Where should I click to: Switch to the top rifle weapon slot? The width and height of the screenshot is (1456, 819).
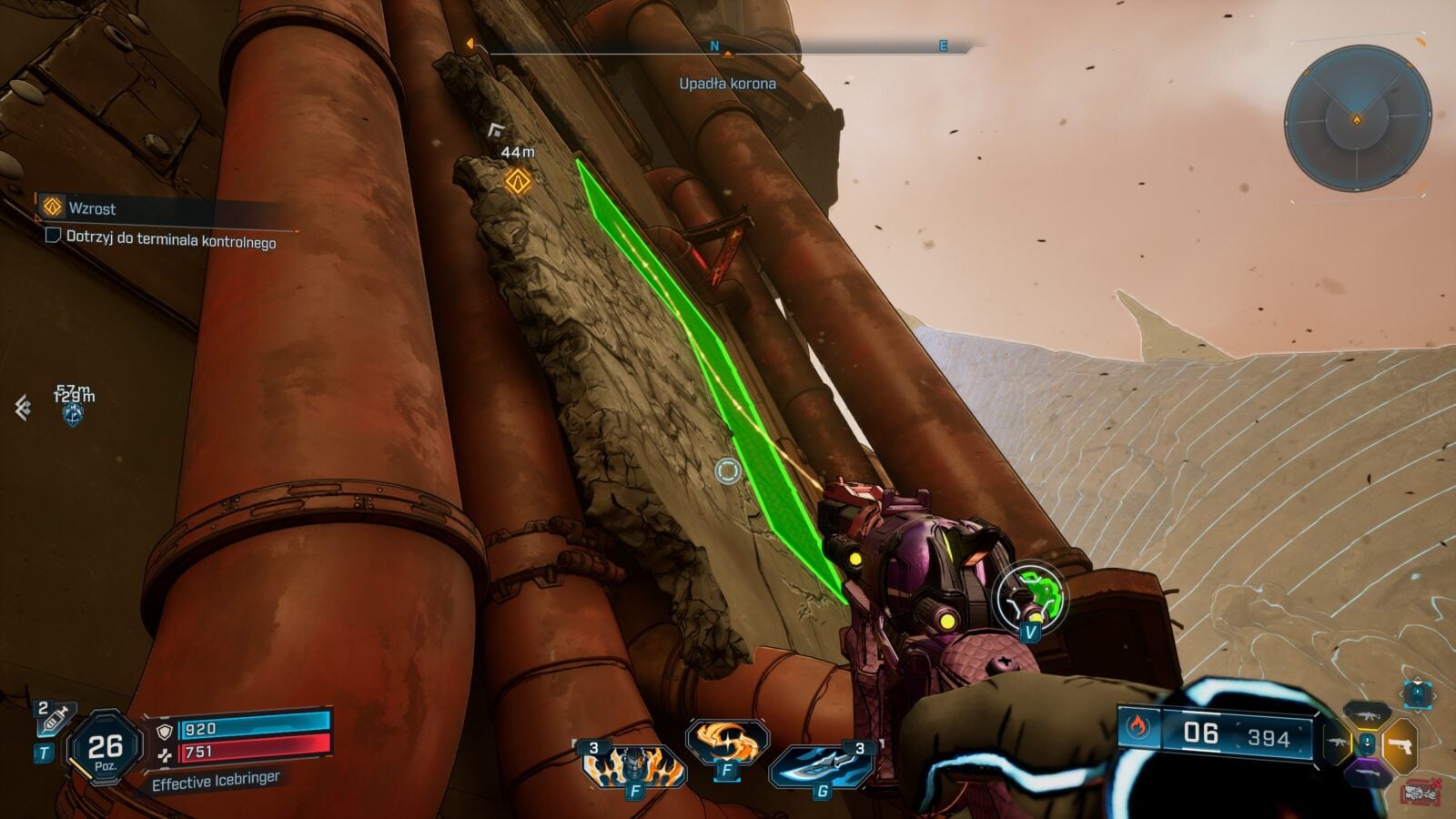(x=1367, y=714)
